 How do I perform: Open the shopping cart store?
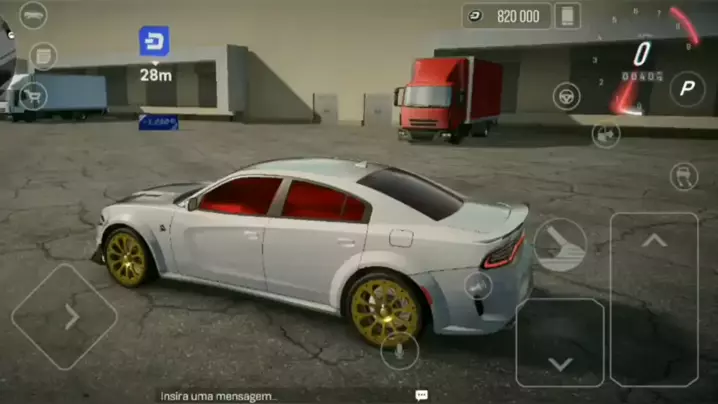(x=34, y=97)
